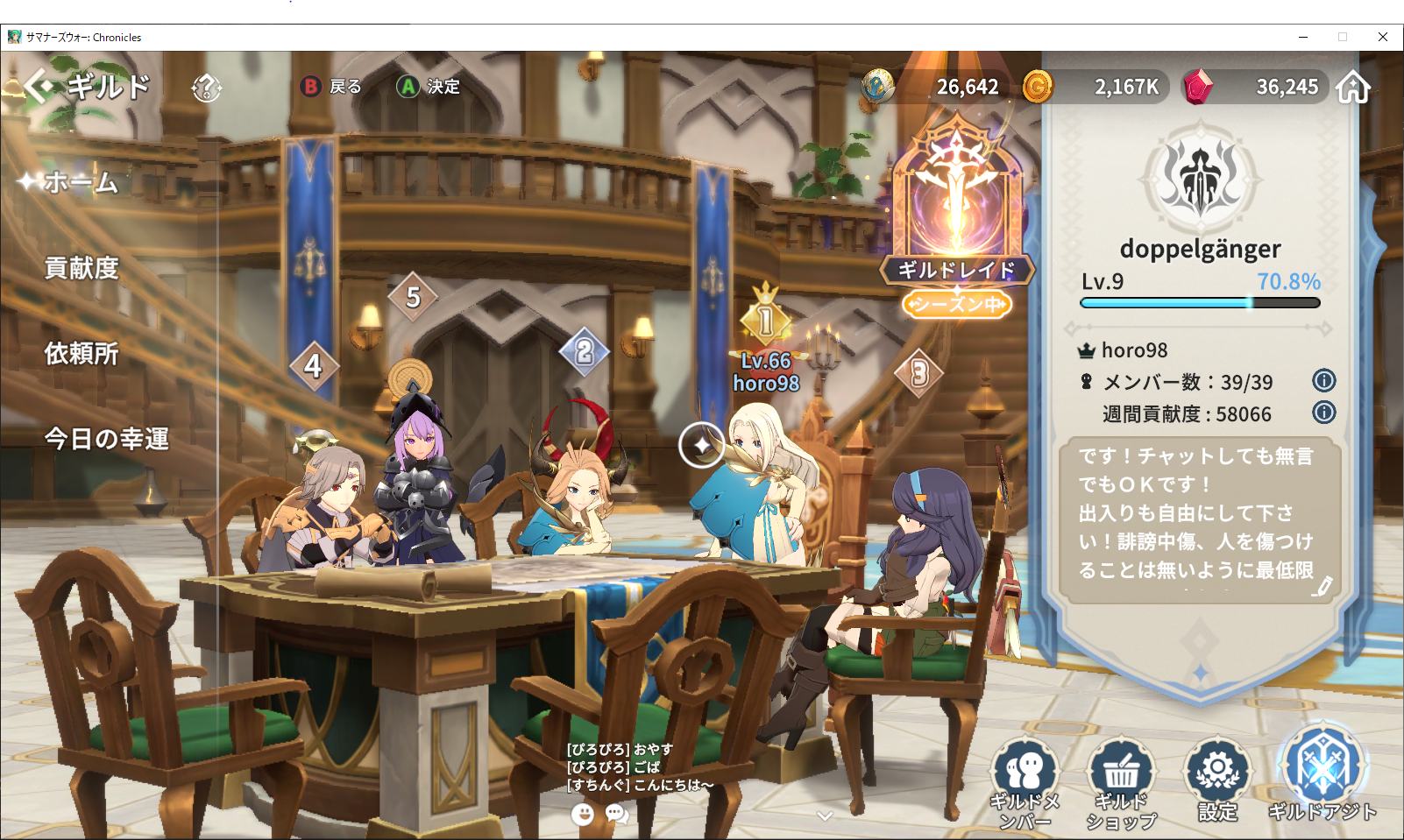The height and width of the screenshot is (840, 1404).
Task: Open the chat speech bubble icon
Action: click(617, 815)
